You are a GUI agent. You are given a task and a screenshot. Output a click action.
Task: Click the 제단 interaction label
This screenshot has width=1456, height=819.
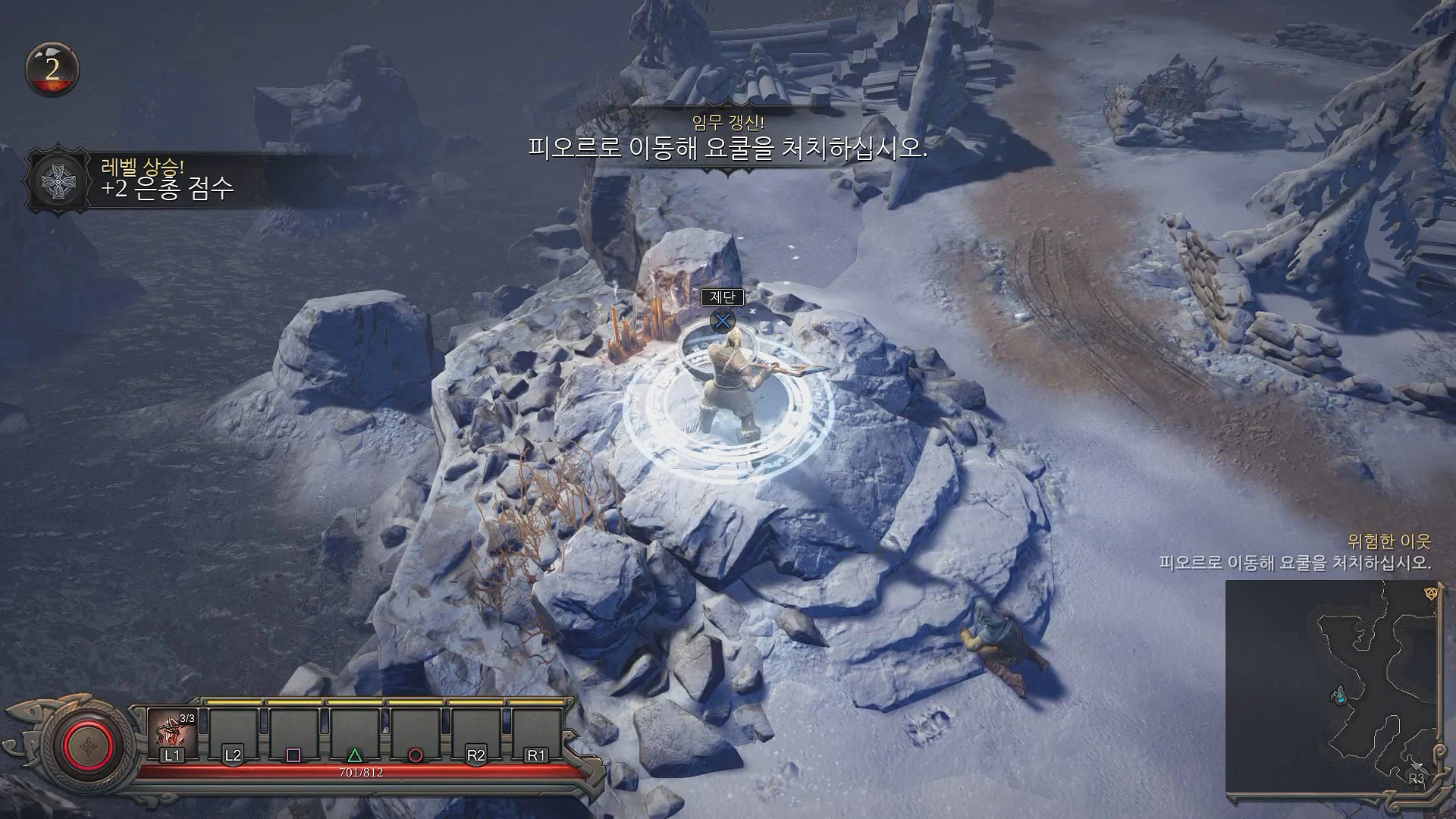click(x=724, y=299)
